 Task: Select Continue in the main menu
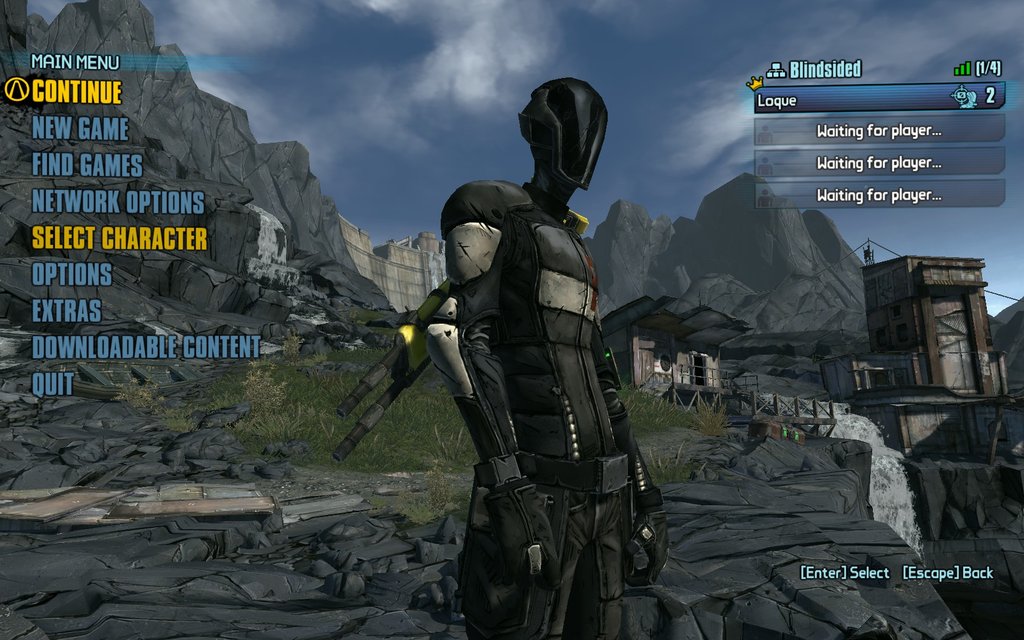pyautogui.click(x=76, y=92)
